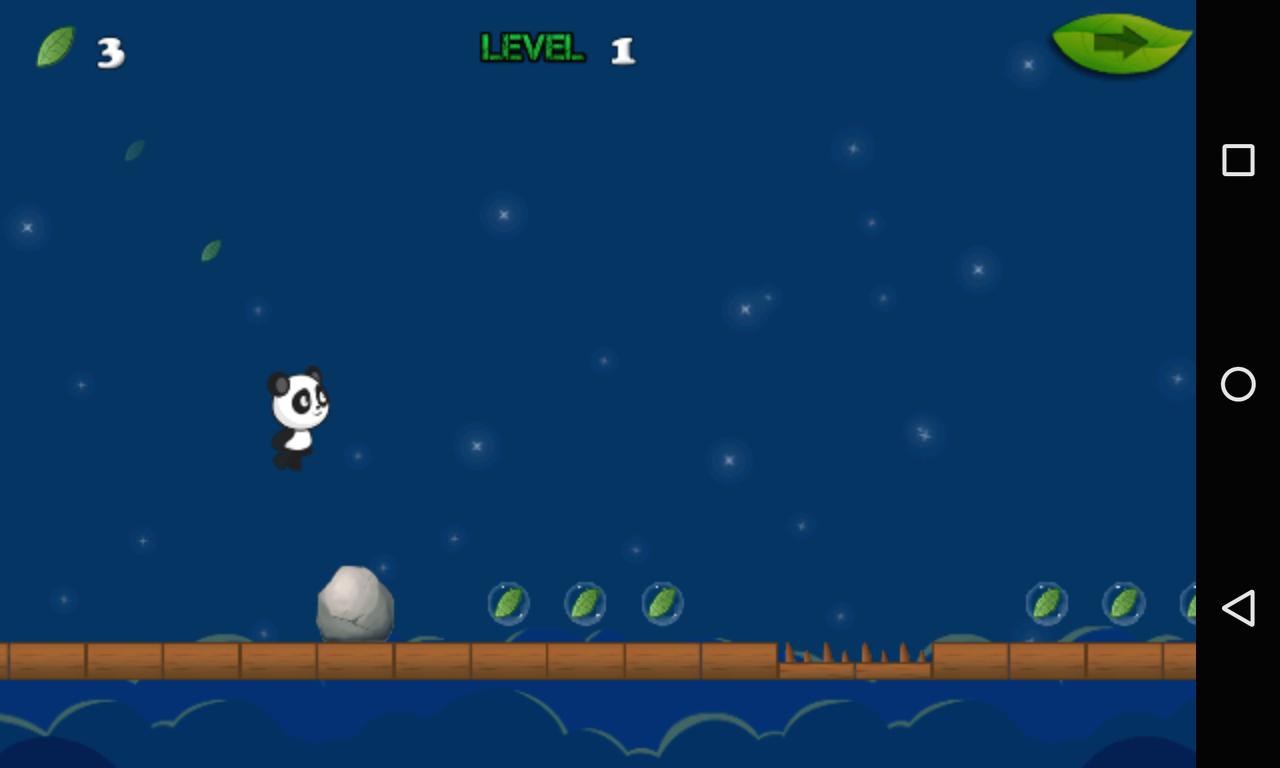Tap the leaf coin left of the spikes
This screenshot has width=1280, height=768.
coord(660,602)
